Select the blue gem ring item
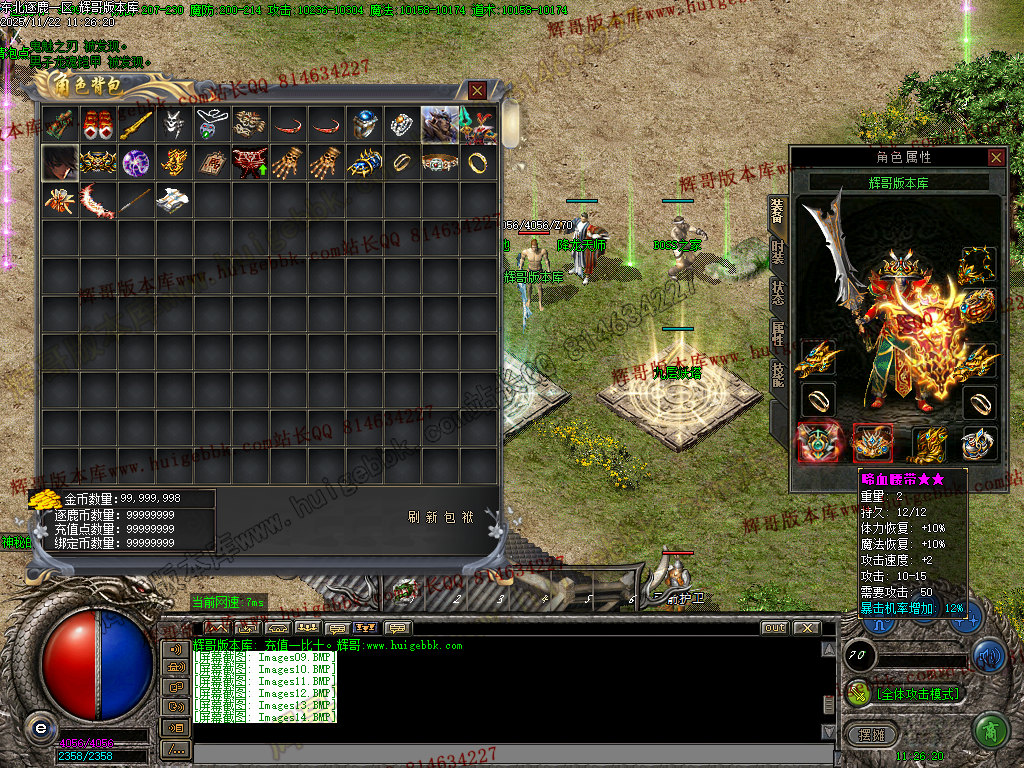 tap(363, 125)
